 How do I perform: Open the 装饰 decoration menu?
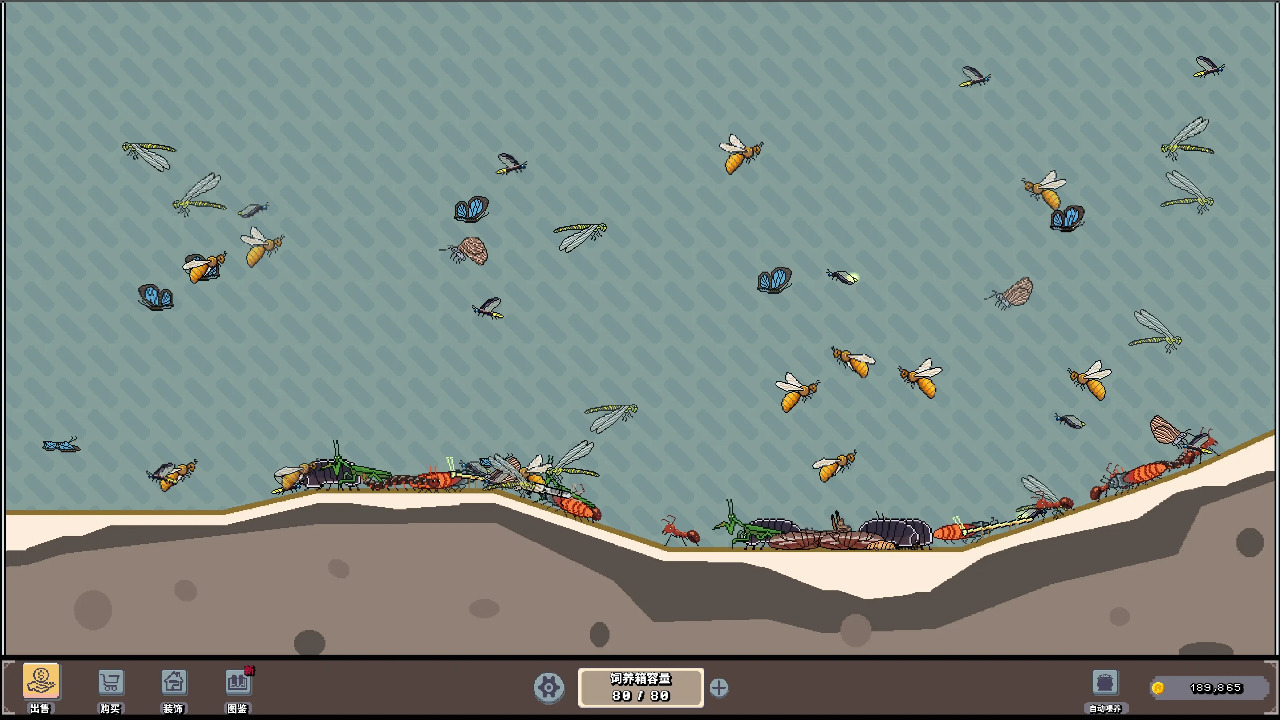coord(174,683)
